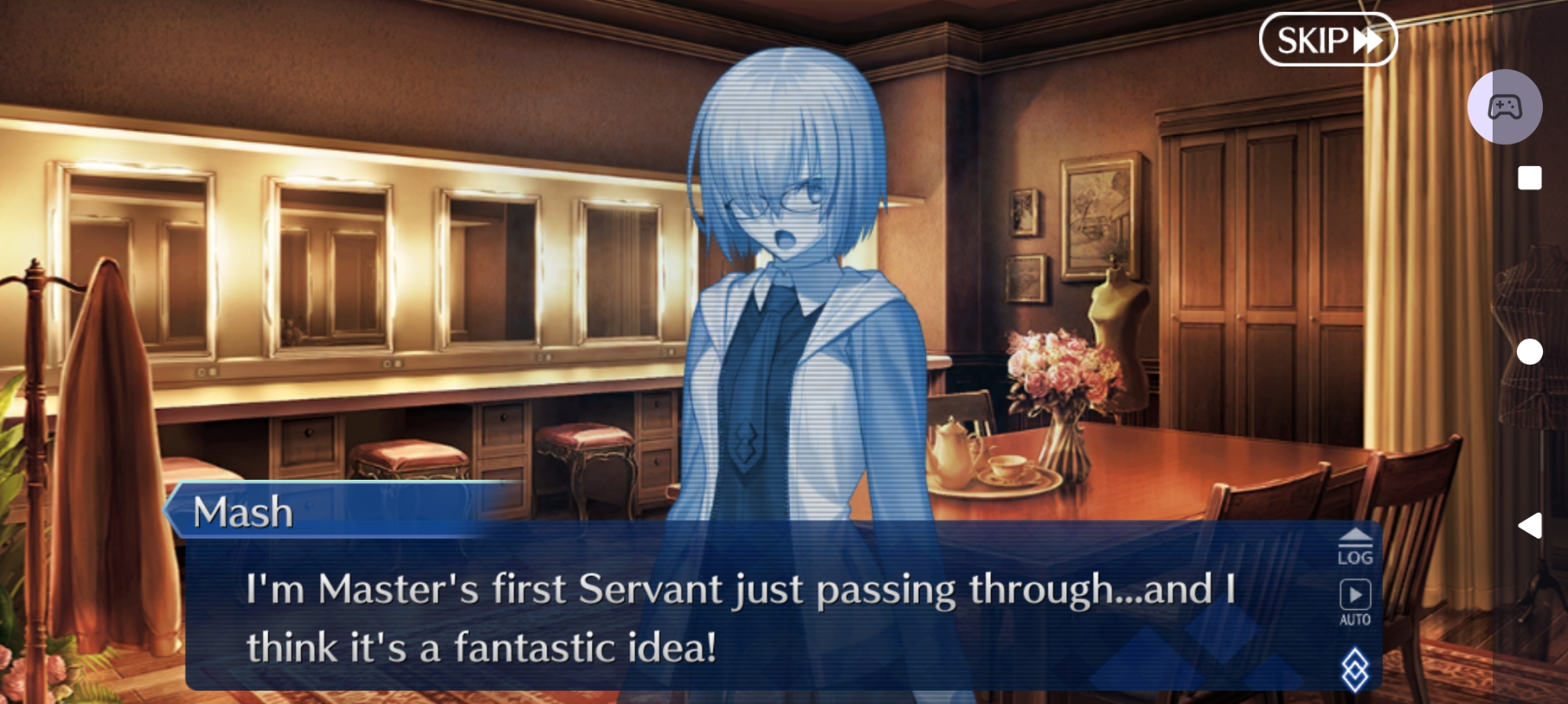Toggle AUTO dialogue playback
Image resolution: width=1568 pixels, height=704 pixels.
(1355, 601)
